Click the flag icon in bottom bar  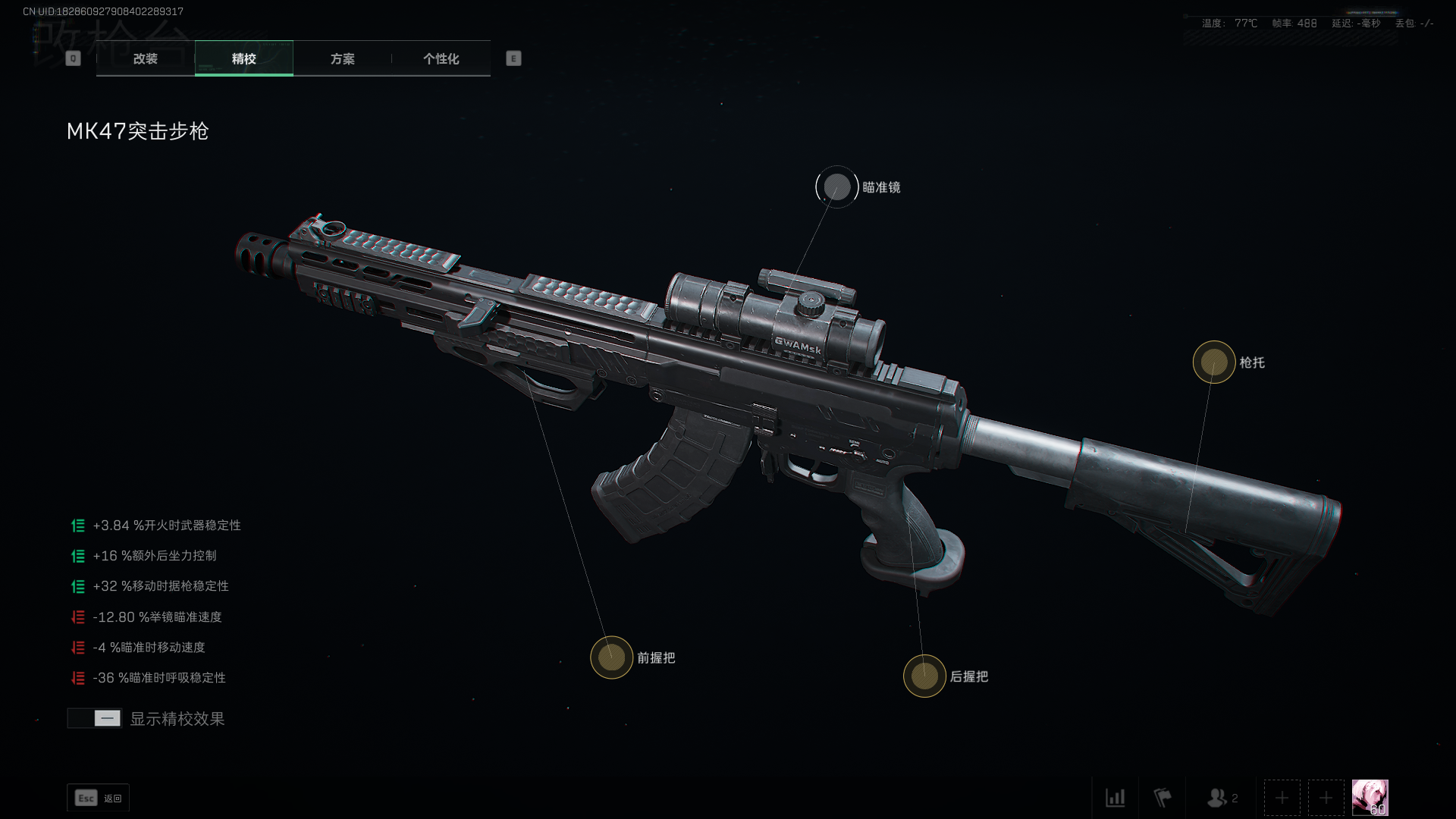click(x=1163, y=798)
